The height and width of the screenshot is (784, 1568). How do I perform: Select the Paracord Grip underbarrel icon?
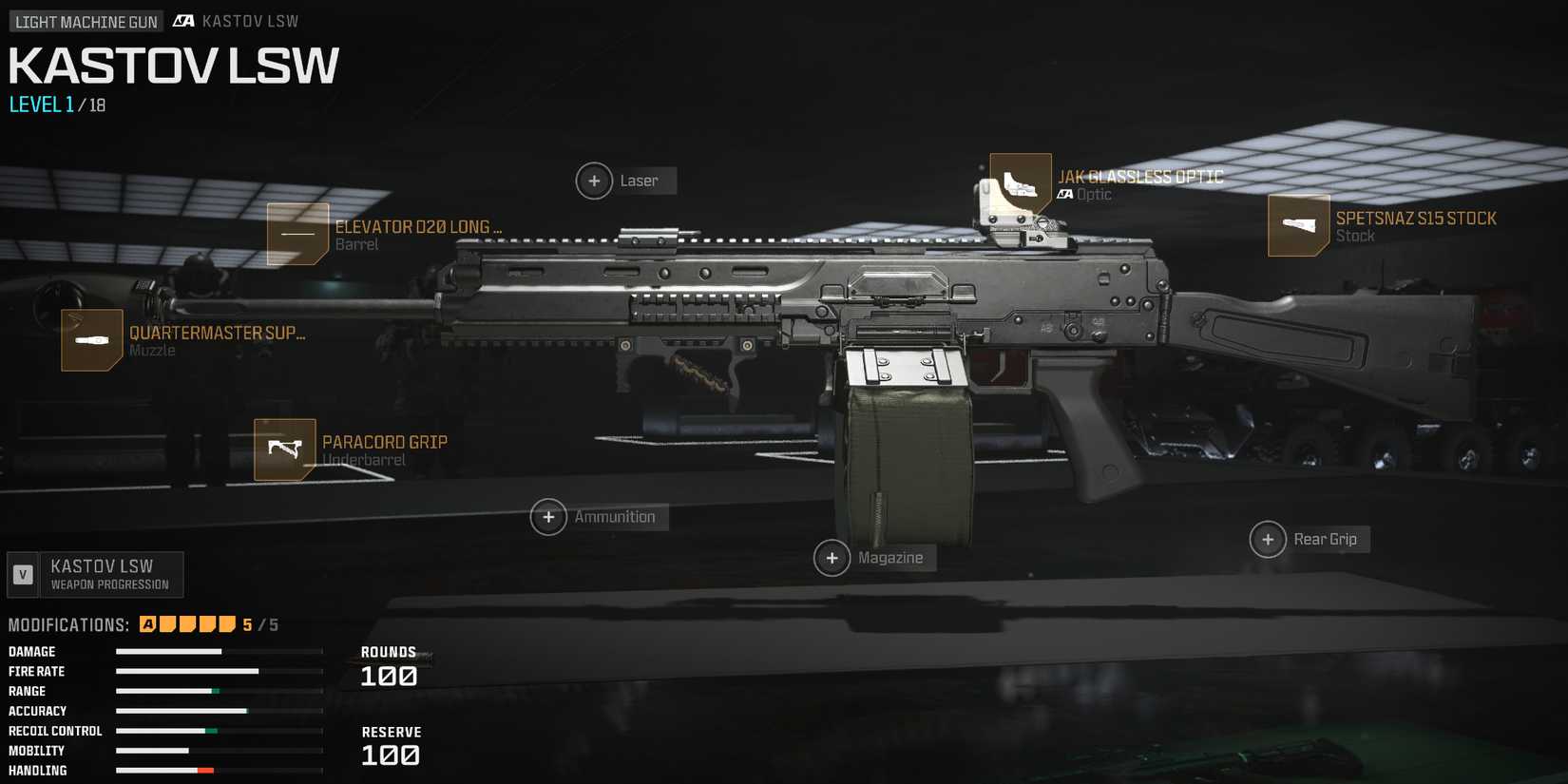(285, 449)
